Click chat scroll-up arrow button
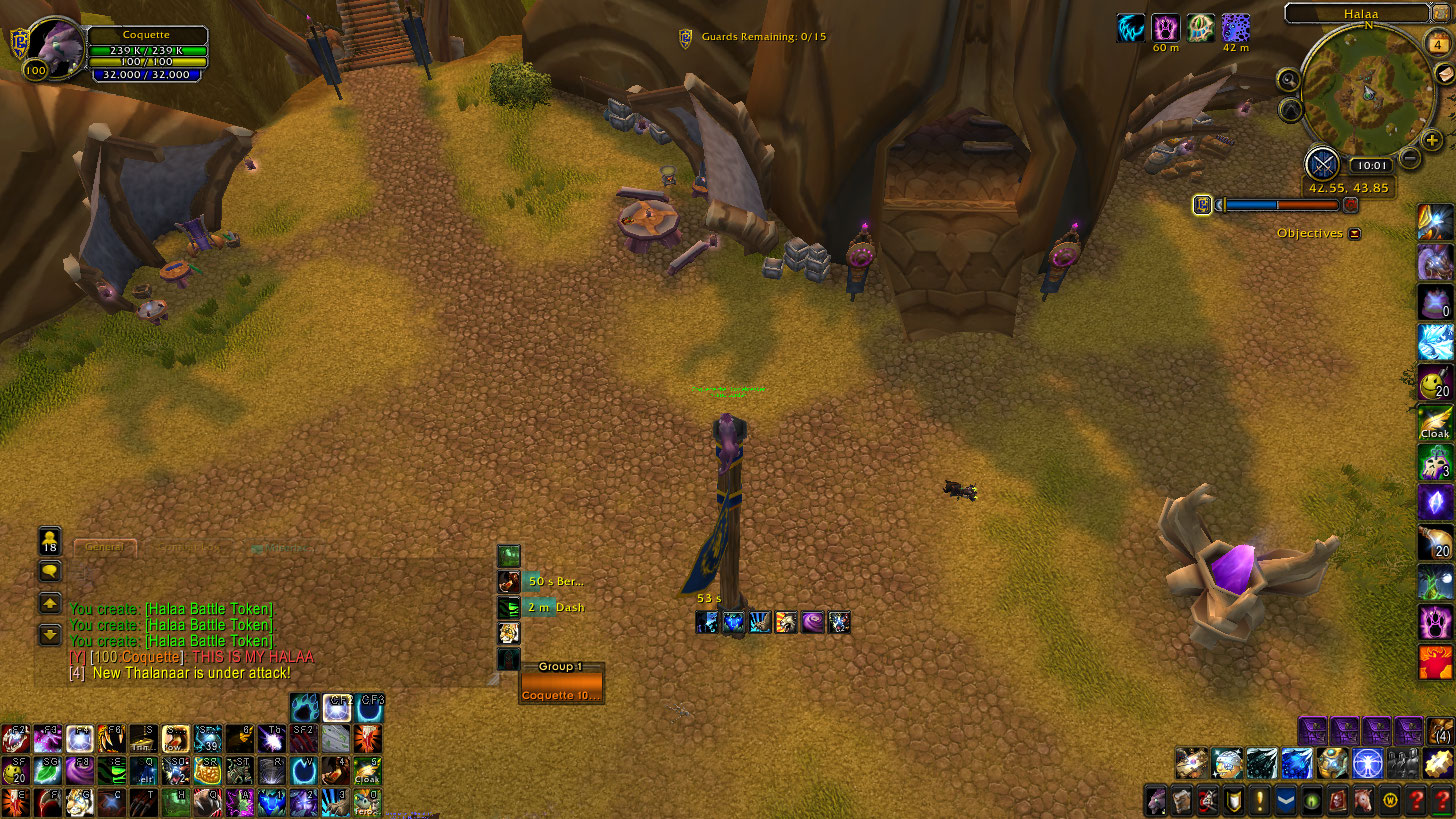This screenshot has height=819, width=1456. pyautogui.click(x=50, y=603)
